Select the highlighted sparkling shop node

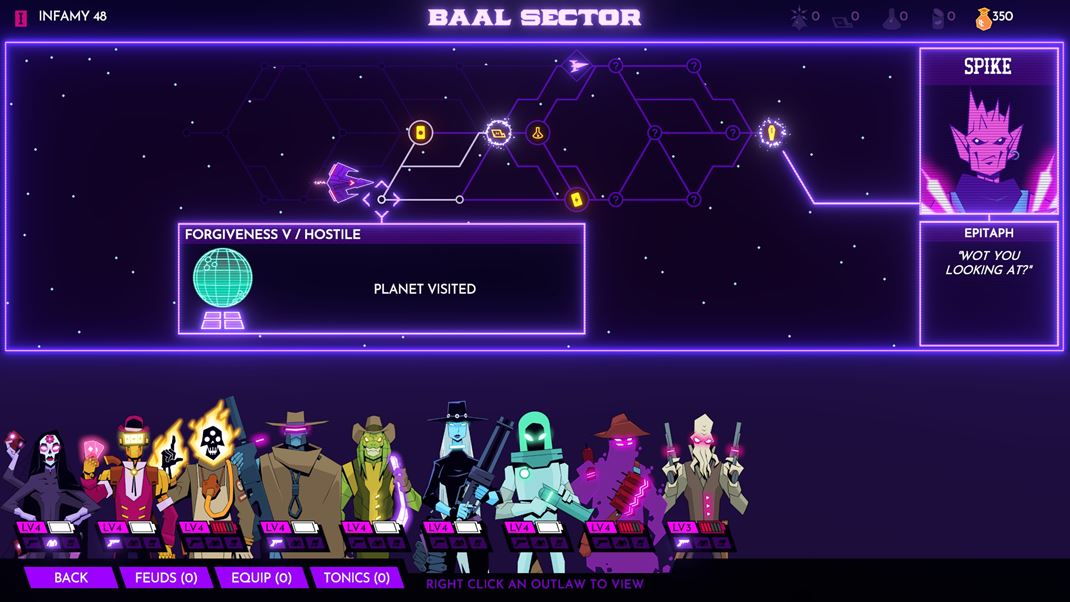(498, 132)
